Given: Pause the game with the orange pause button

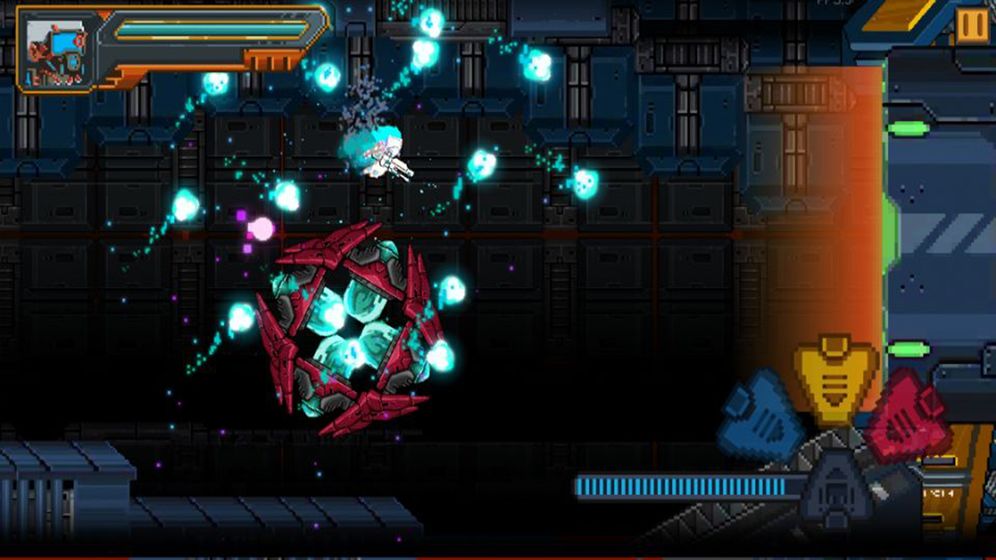Looking at the screenshot, I should (x=970, y=24).
